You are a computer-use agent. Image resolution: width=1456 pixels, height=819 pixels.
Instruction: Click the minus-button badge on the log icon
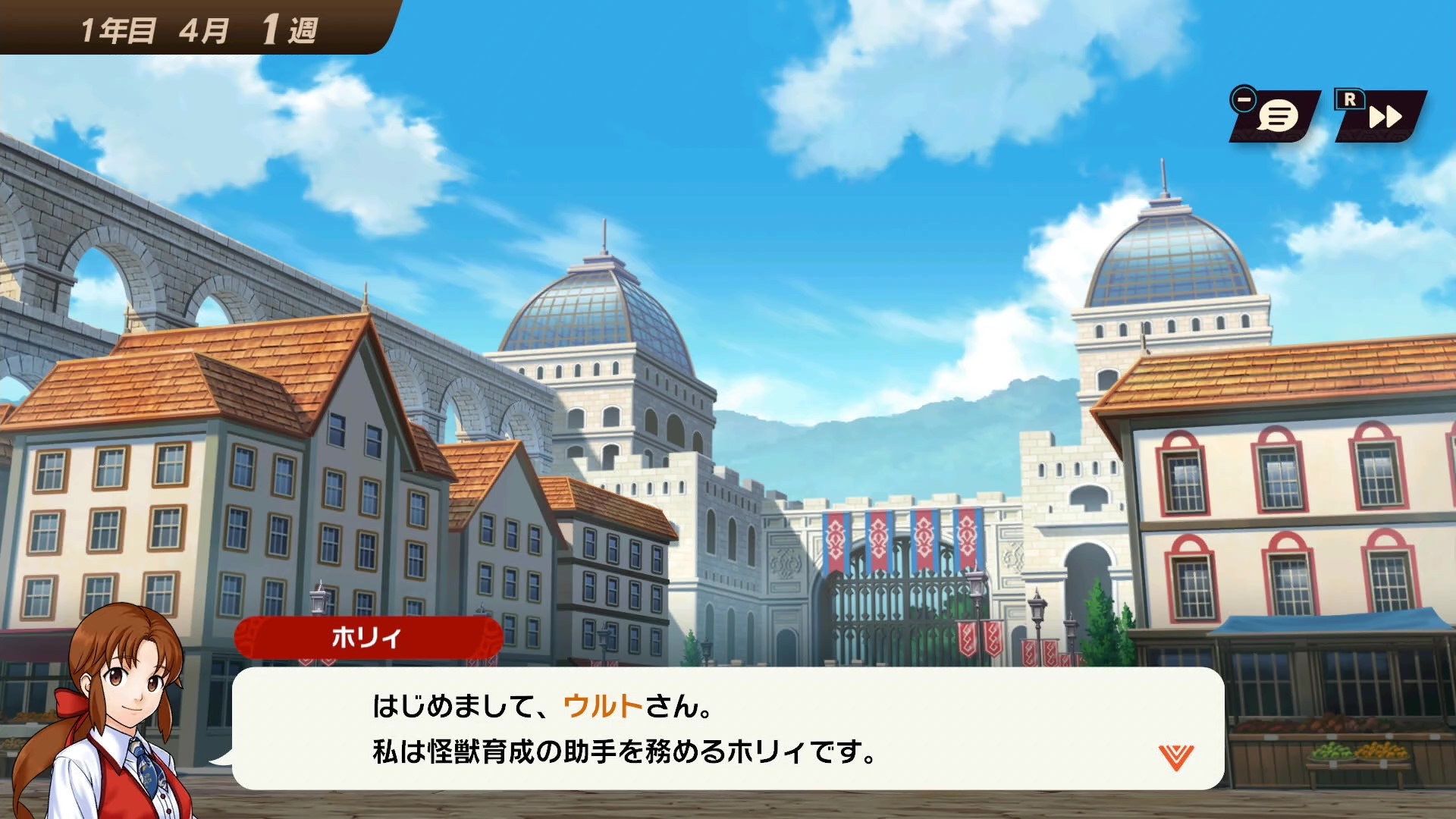point(1243,98)
